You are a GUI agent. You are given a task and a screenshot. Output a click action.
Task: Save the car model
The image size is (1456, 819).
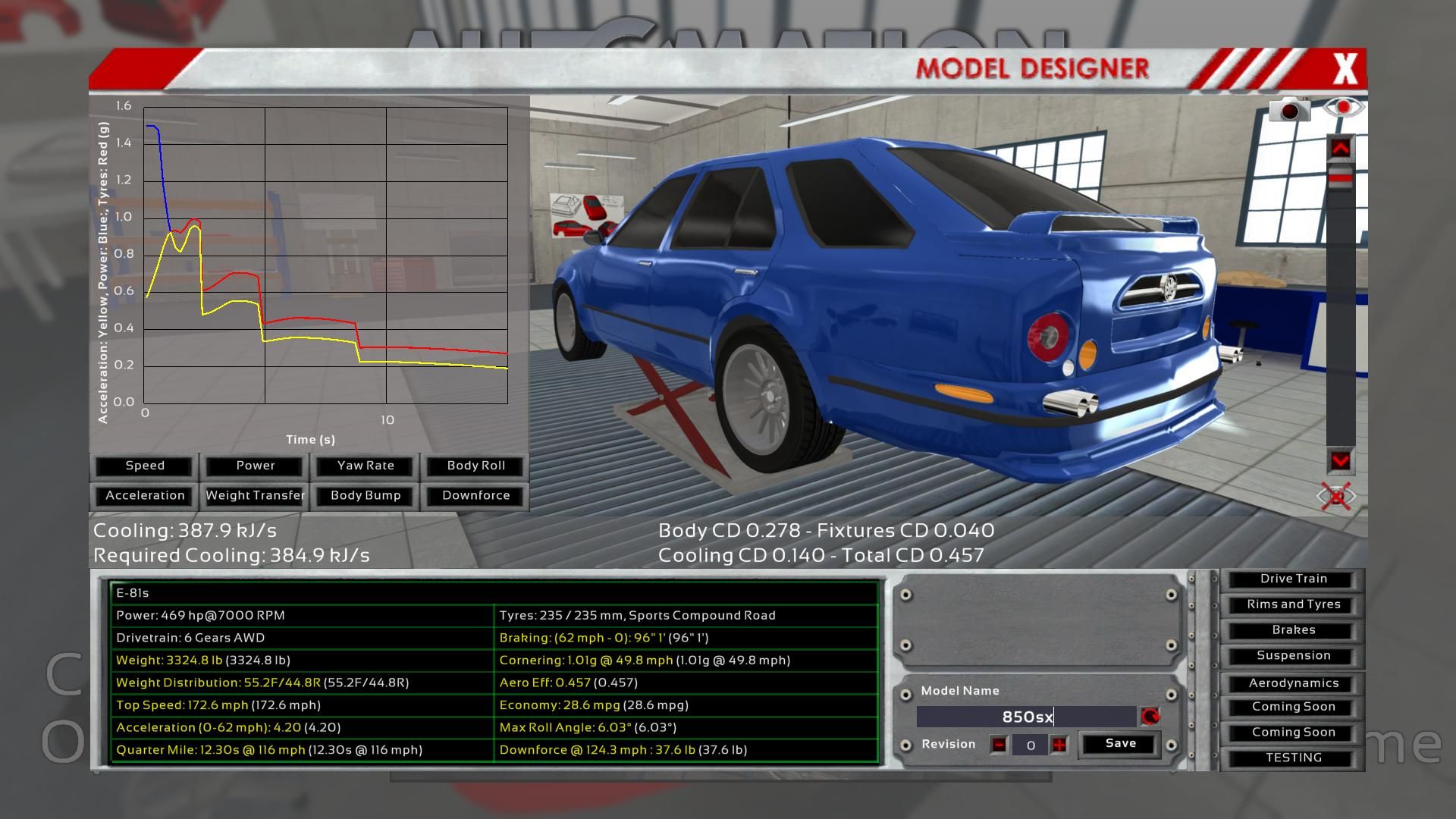click(x=1120, y=744)
